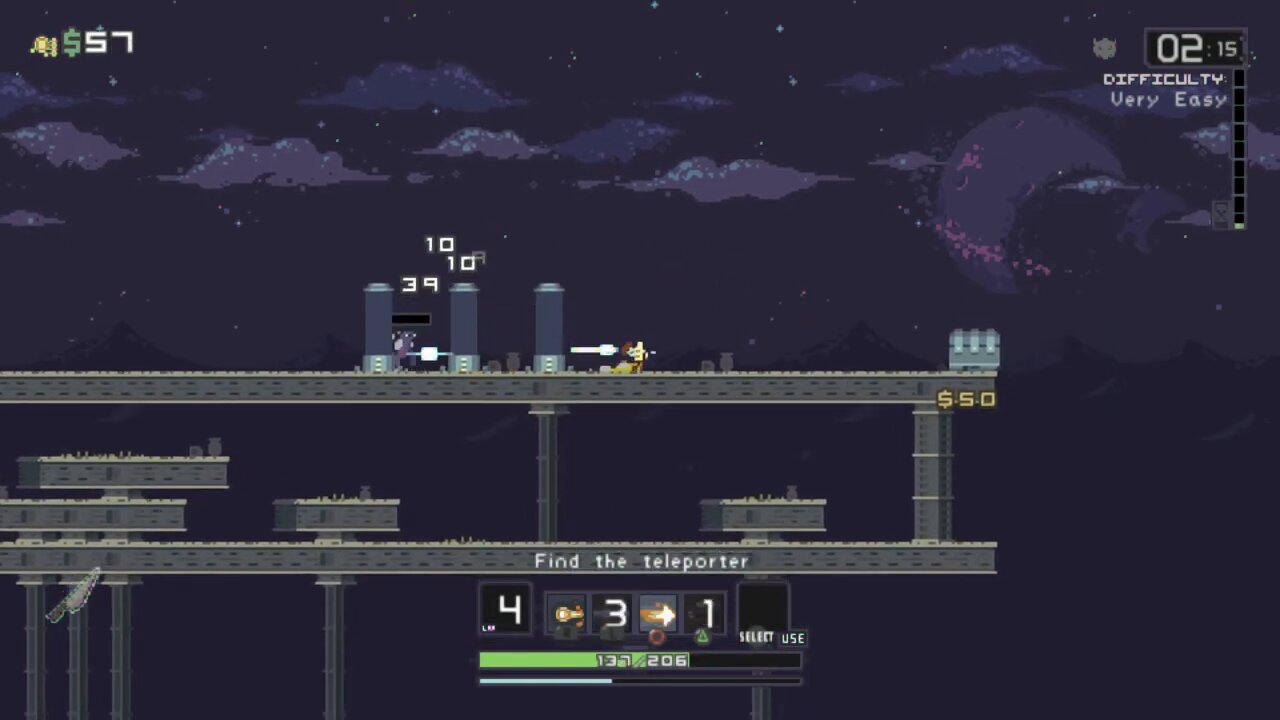Select the fourth skill showing cooldown 1

click(x=706, y=612)
